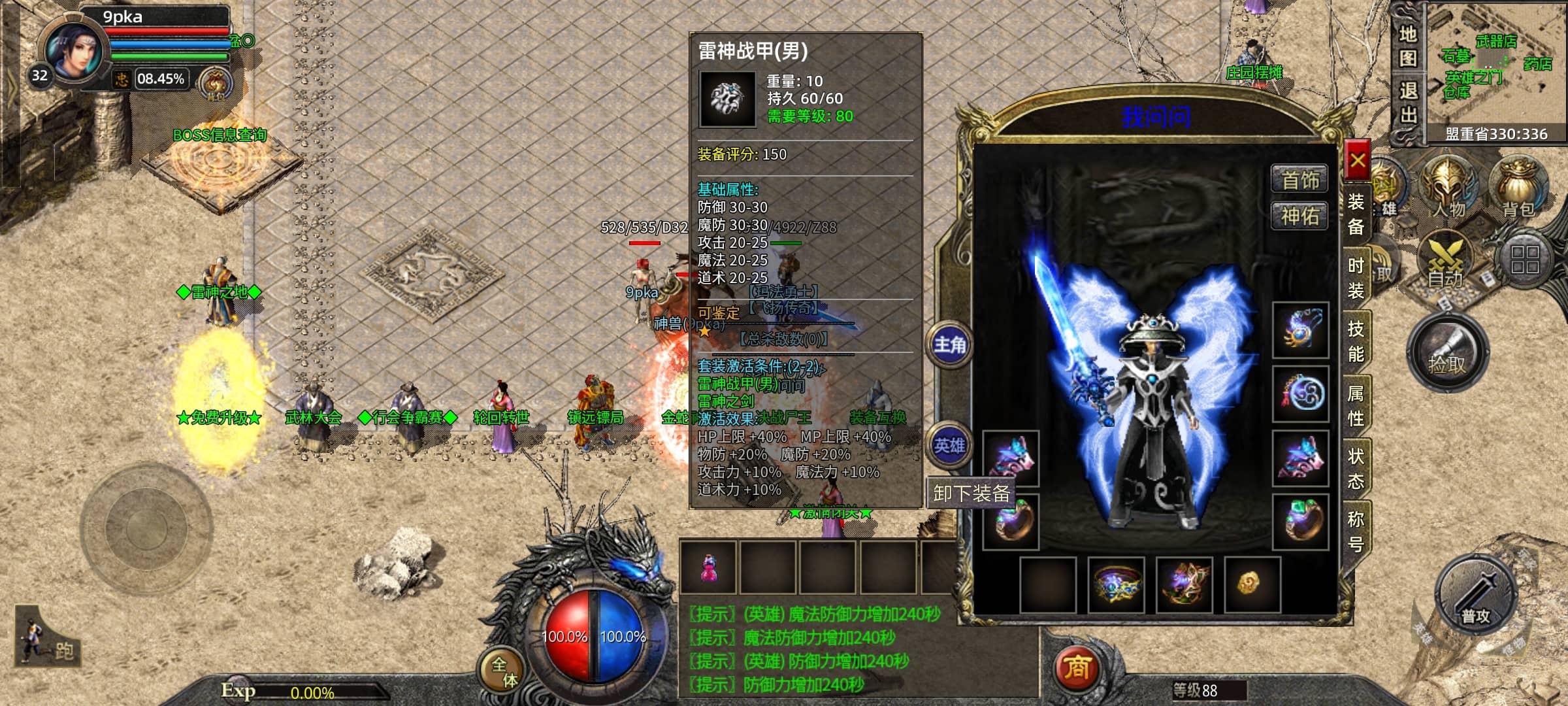
Task: Switch to the 状态 status tab
Action: point(1356,468)
